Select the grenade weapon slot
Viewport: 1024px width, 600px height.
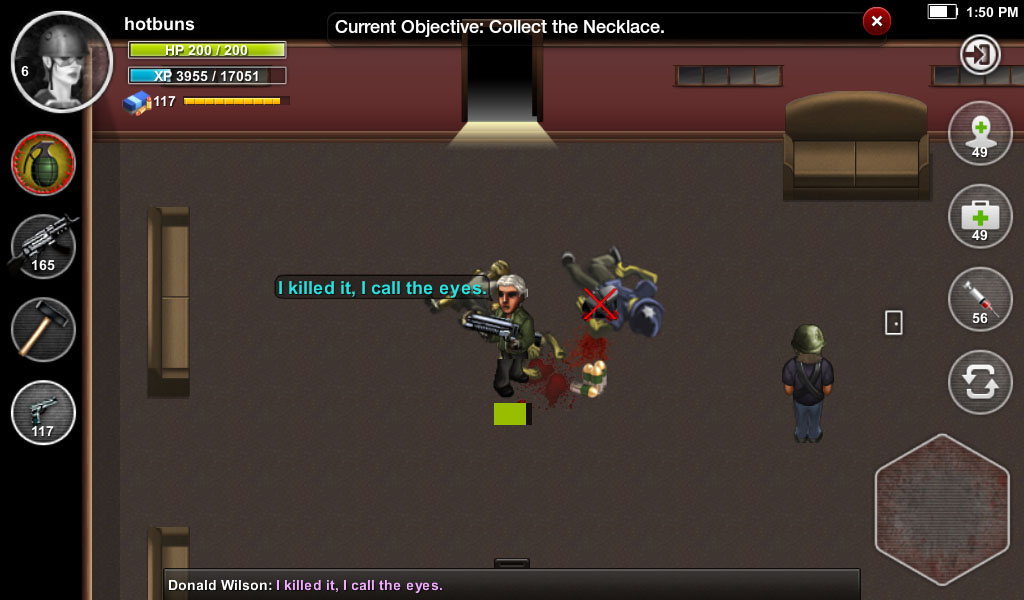(43, 164)
